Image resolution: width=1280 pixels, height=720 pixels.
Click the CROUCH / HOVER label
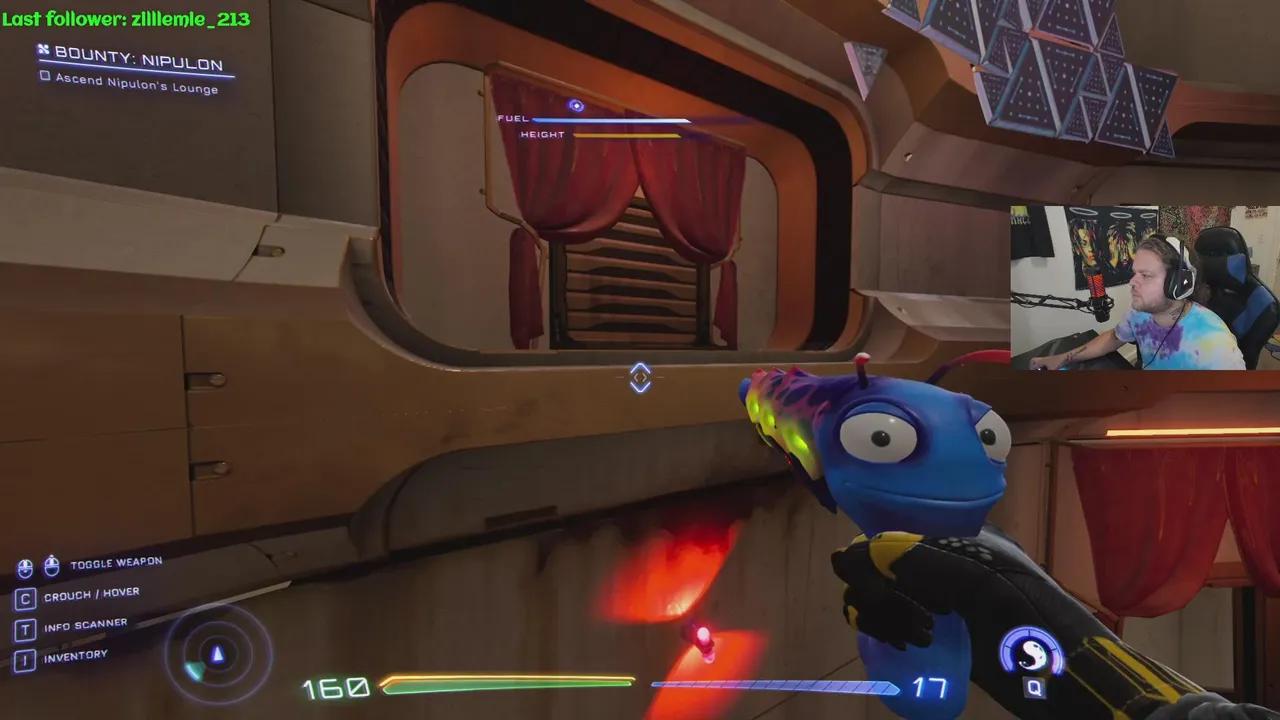pyautogui.click(x=92, y=592)
